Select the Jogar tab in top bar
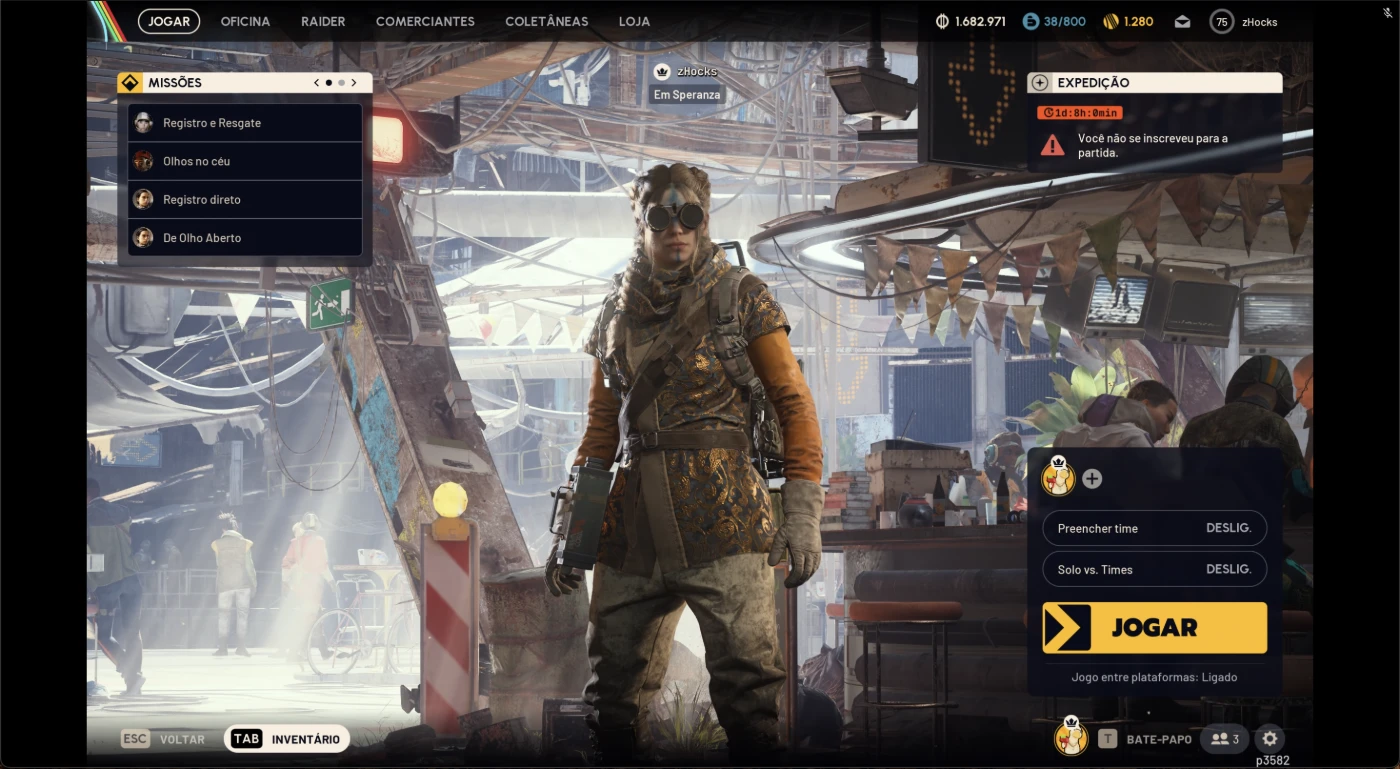 pyautogui.click(x=169, y=21)
